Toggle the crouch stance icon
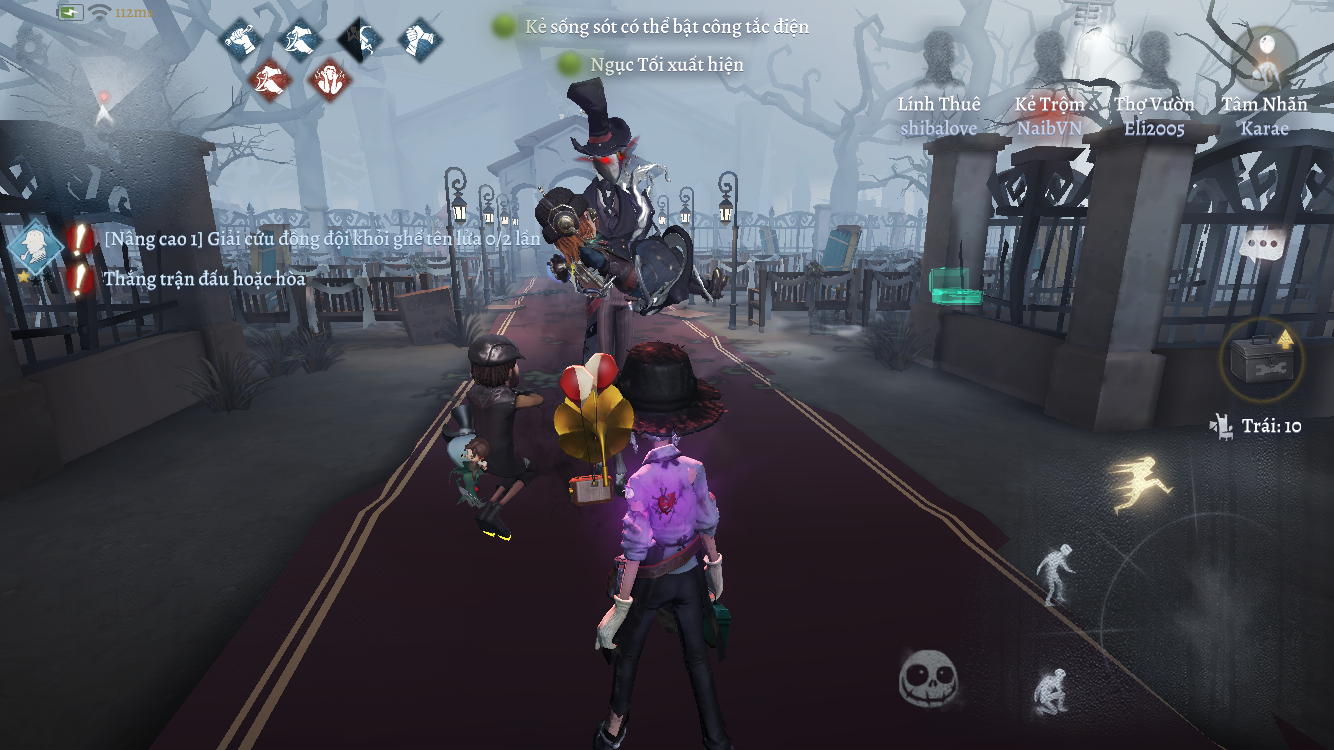1334x750 pixels. tap(1050, 690)
